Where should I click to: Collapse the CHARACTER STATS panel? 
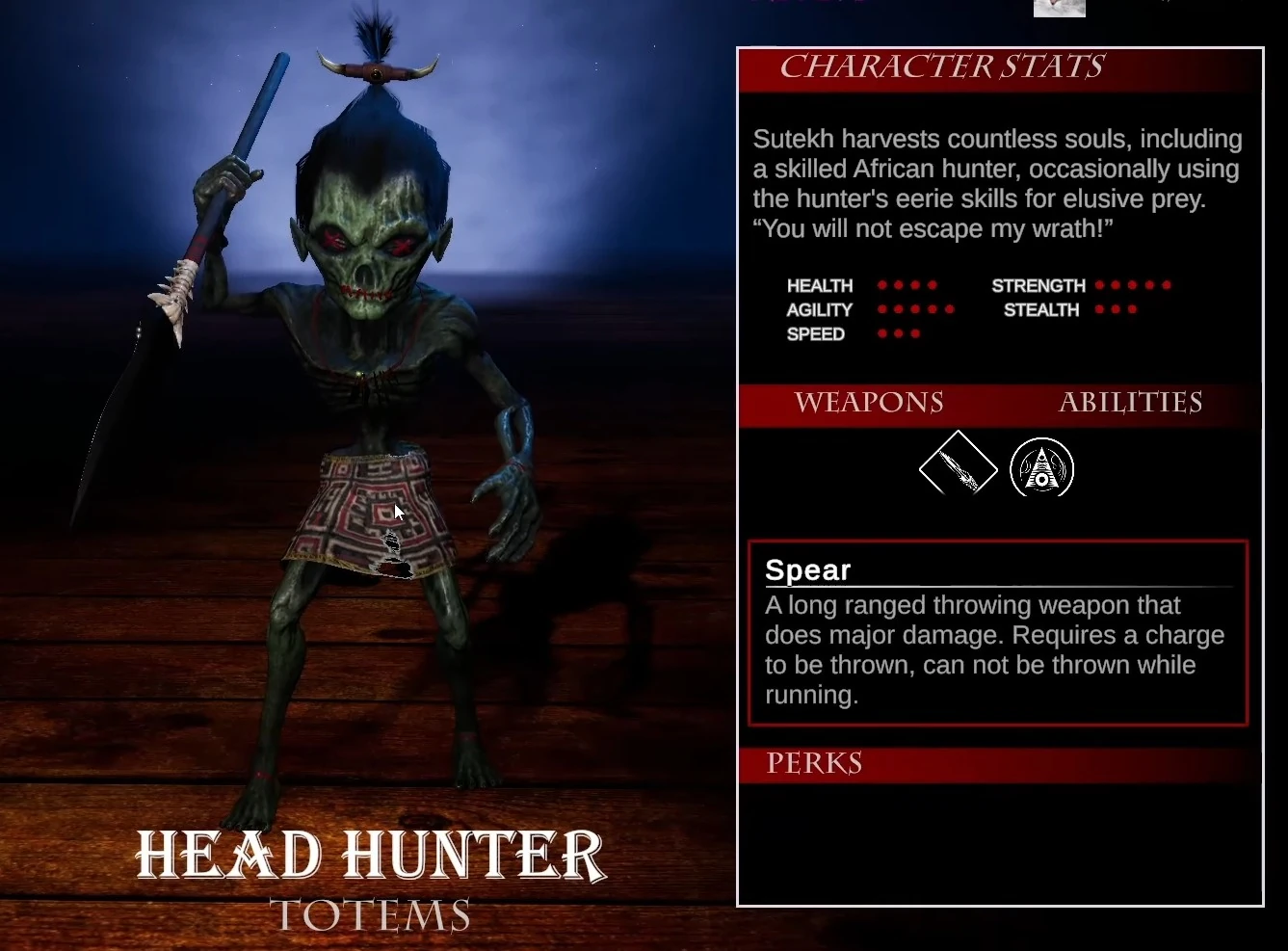[942, 66]
